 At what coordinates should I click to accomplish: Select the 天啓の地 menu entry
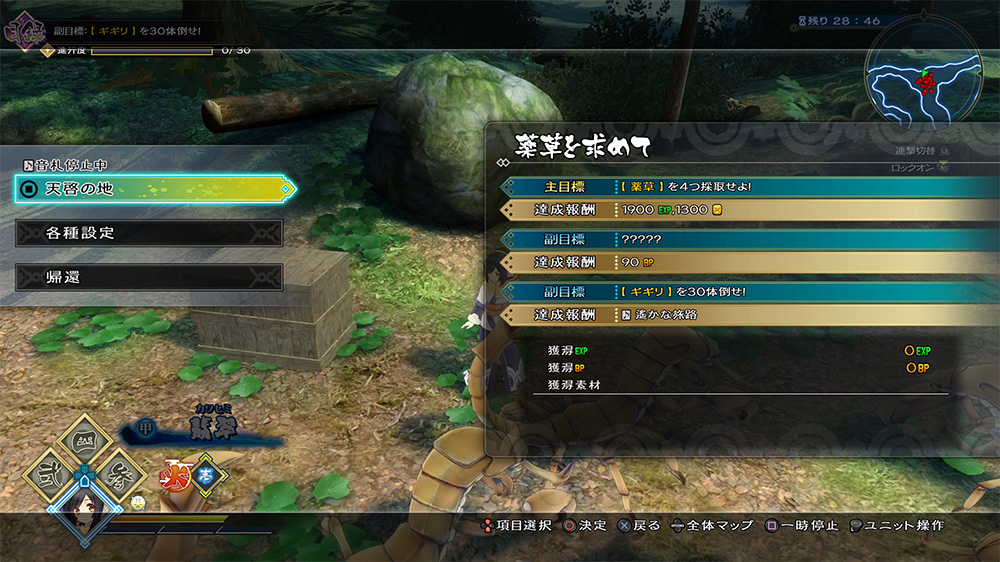coord(155,188)
